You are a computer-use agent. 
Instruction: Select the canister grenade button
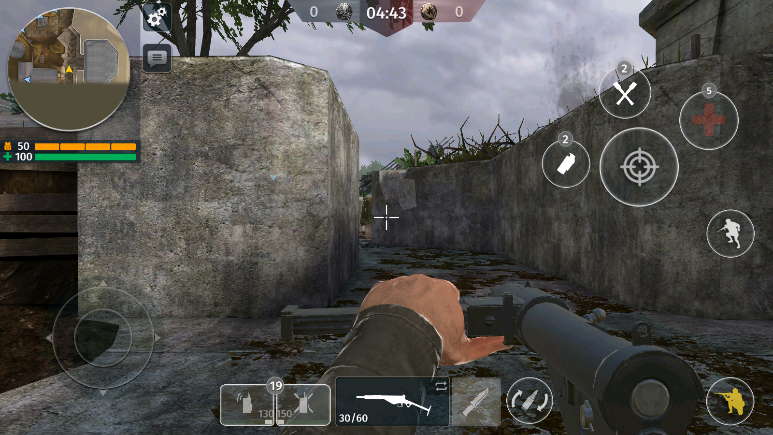tap(565, 163)
